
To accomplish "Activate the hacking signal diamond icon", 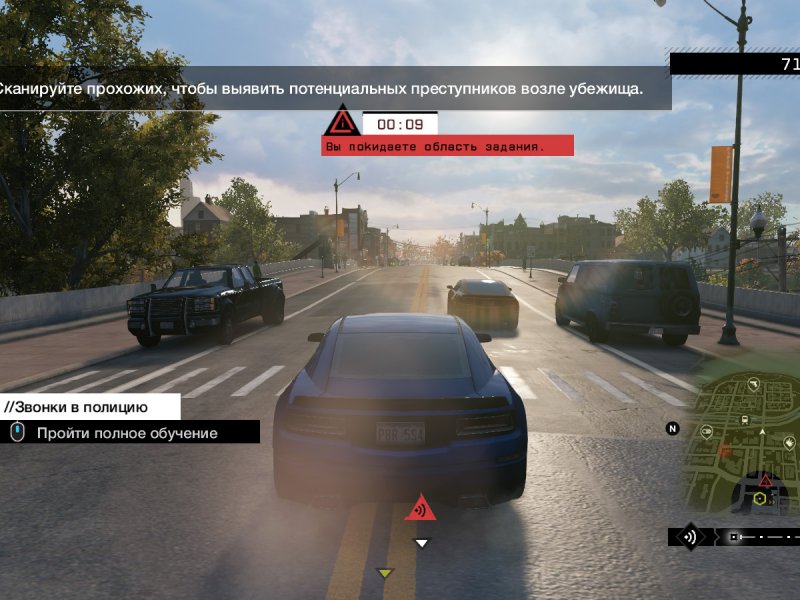I will (x=689, y=537).
